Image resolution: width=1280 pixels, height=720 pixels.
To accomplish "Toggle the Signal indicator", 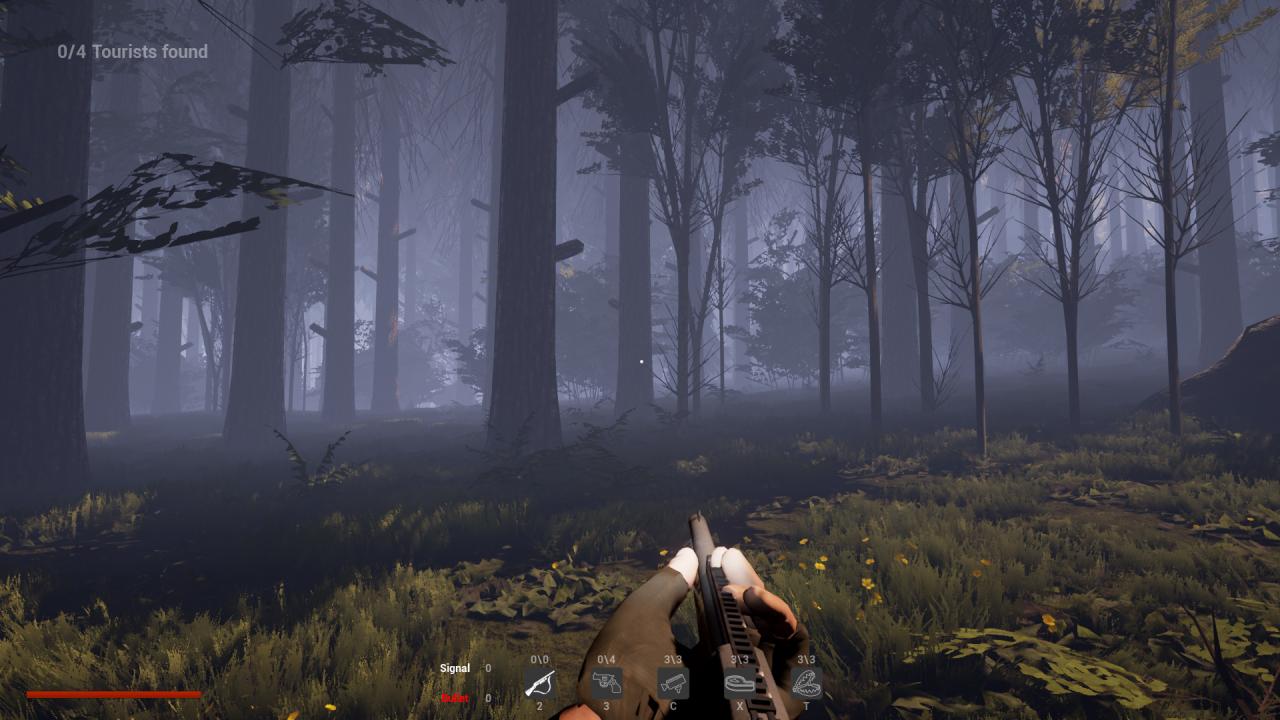I will (455, 668).
